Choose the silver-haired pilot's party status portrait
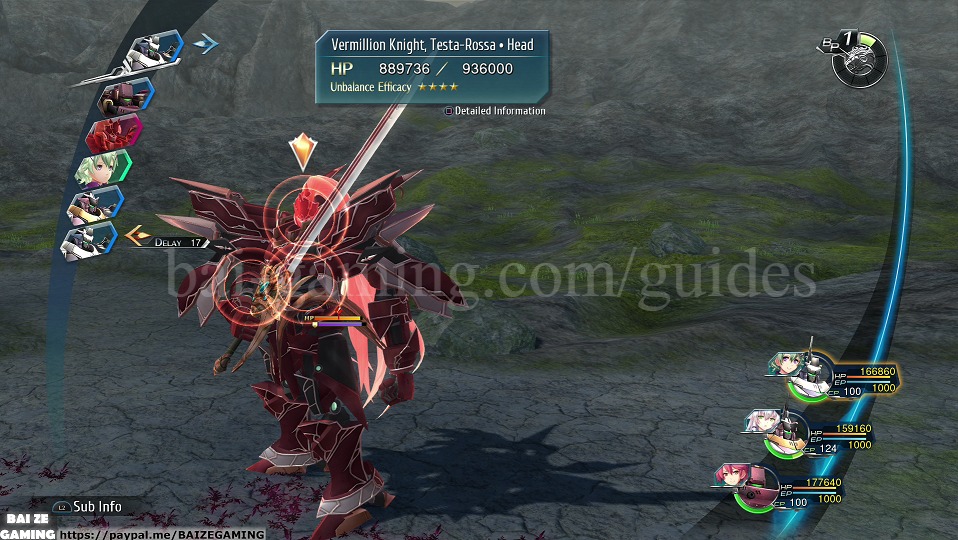 pos(773,428)
